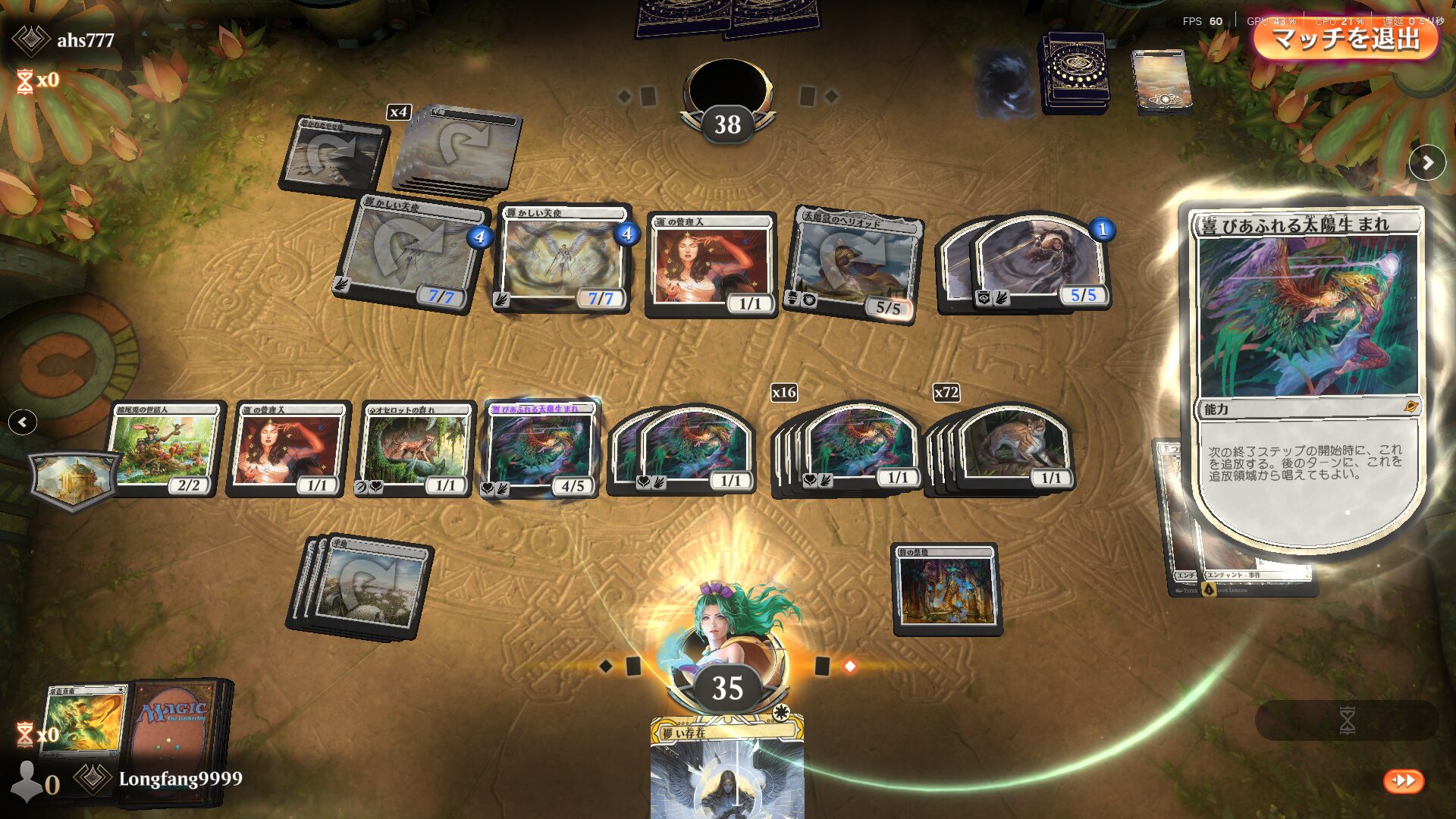1456x819 pixels.
Task: Expand the right-side arrow panel
Action: (x=1427, y=162)
